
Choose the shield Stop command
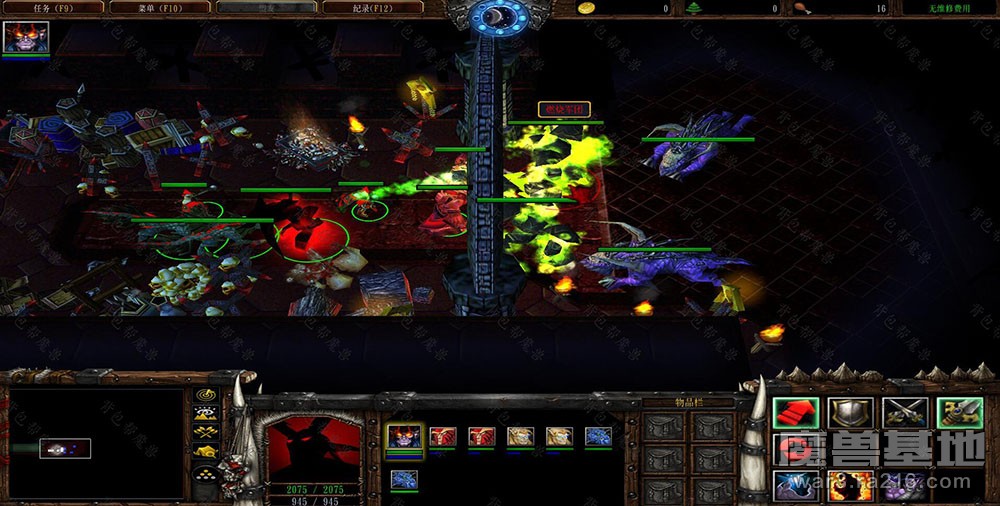[851, 412]
